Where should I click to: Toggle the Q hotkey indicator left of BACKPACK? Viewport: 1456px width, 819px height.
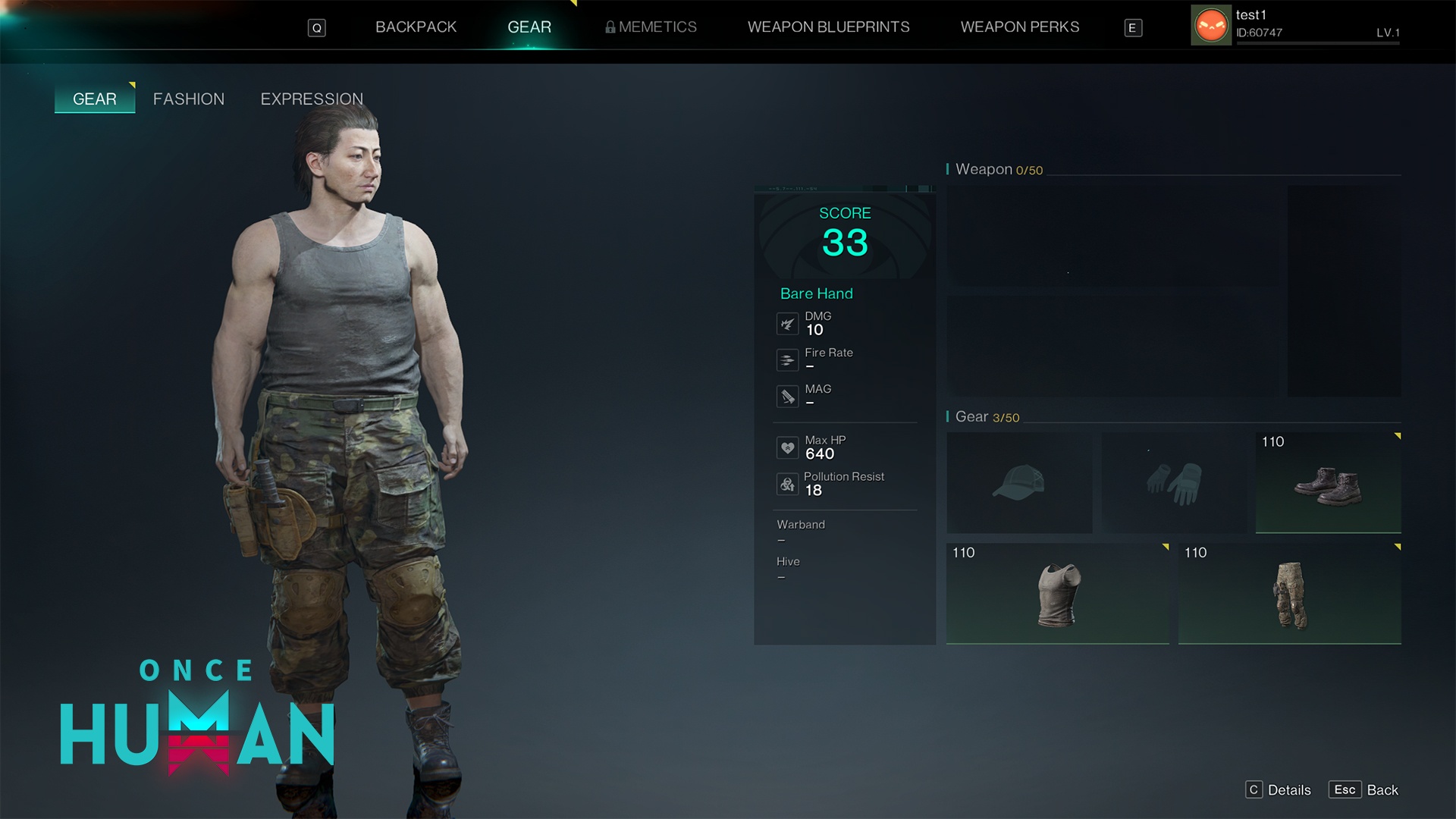pos(317,27)
